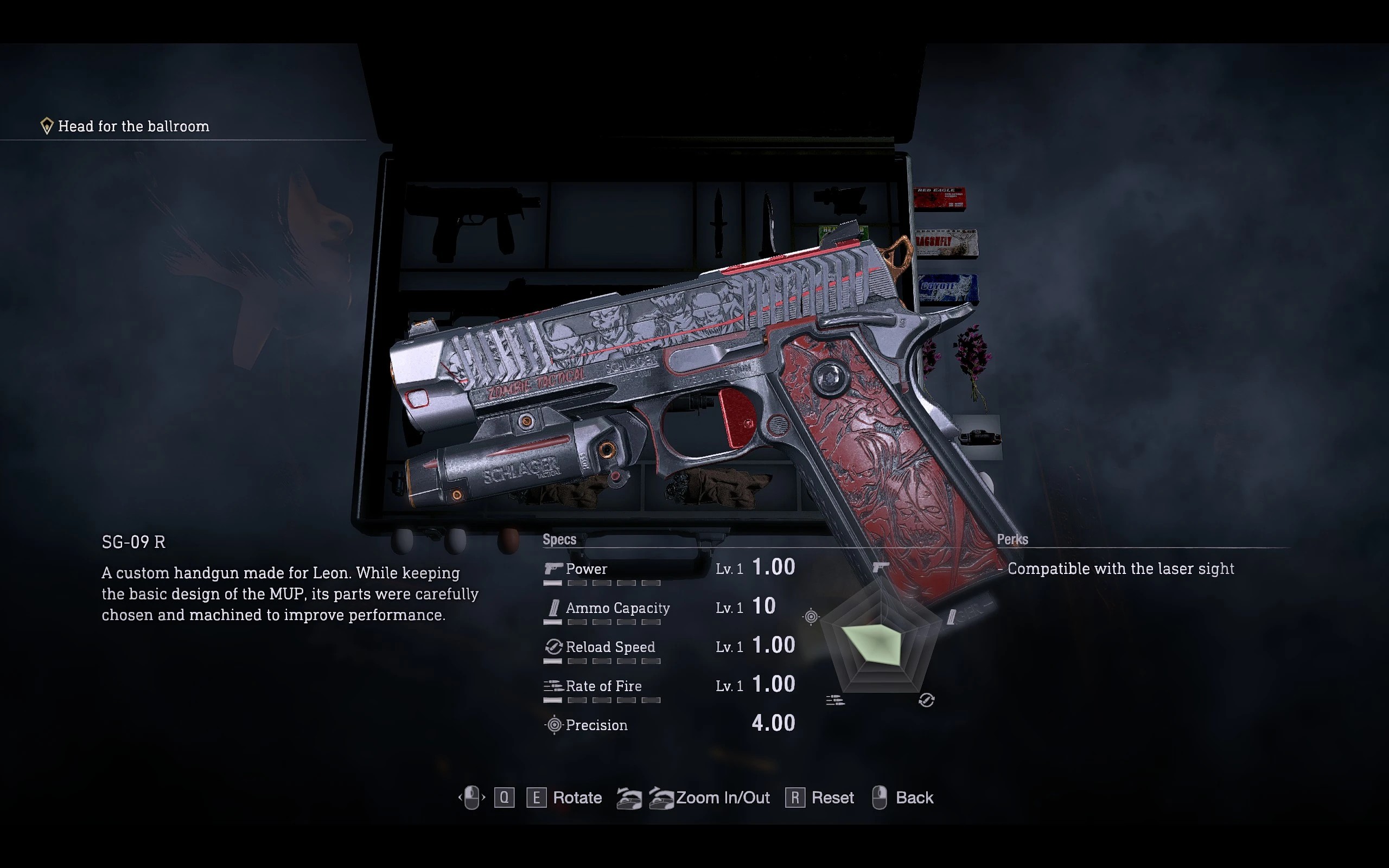Open the Specs section header
1389x868 pixels.
559,540
